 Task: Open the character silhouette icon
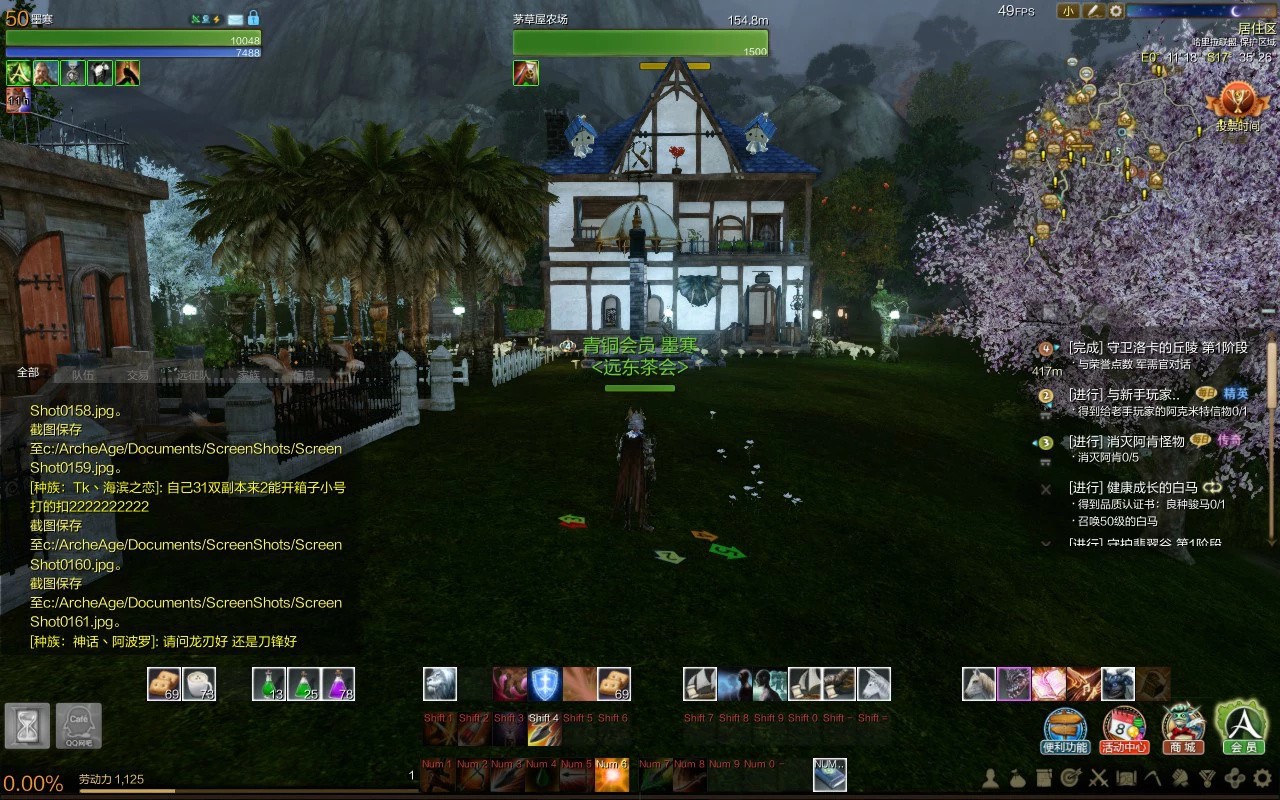coord(991,777)
